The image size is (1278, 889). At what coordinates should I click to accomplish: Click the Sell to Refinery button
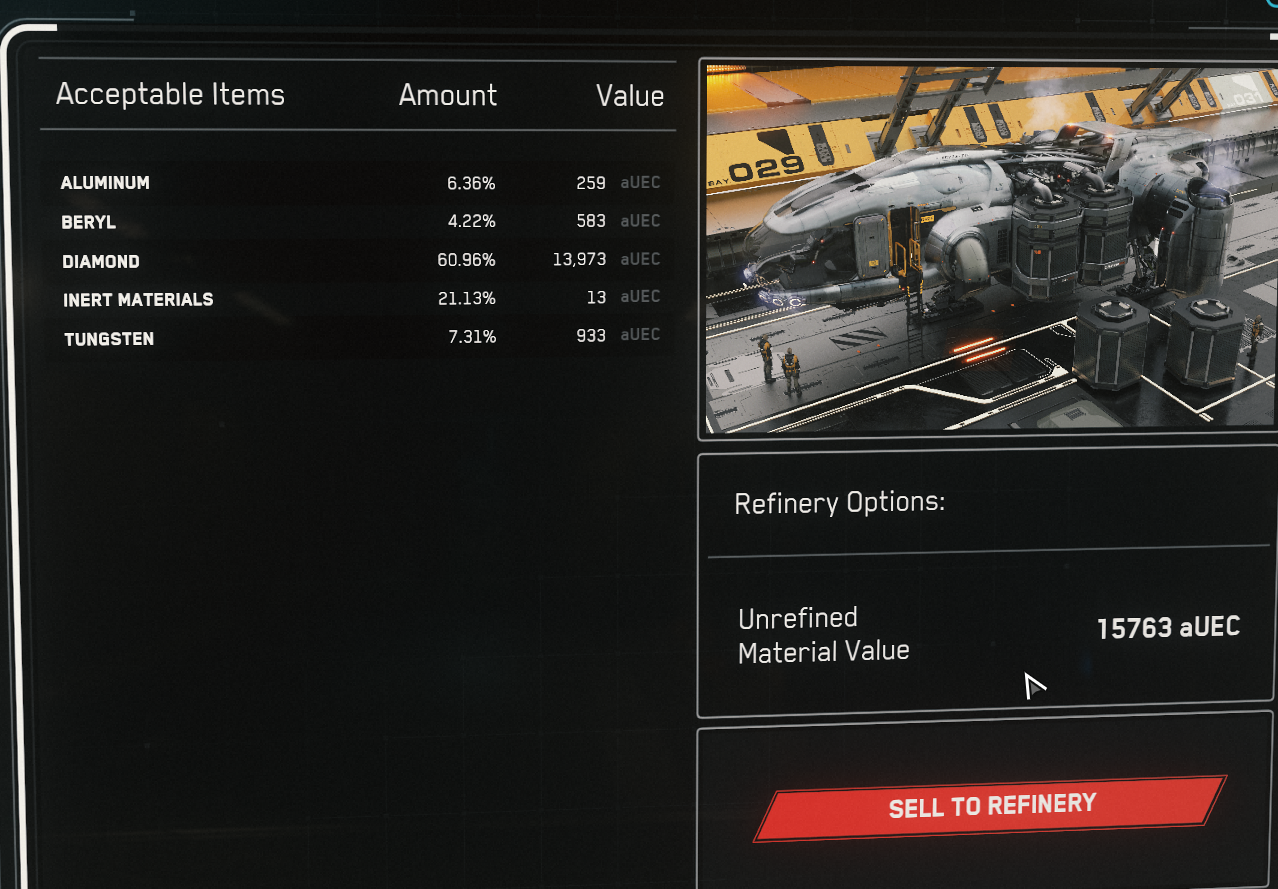pos(991,807)
